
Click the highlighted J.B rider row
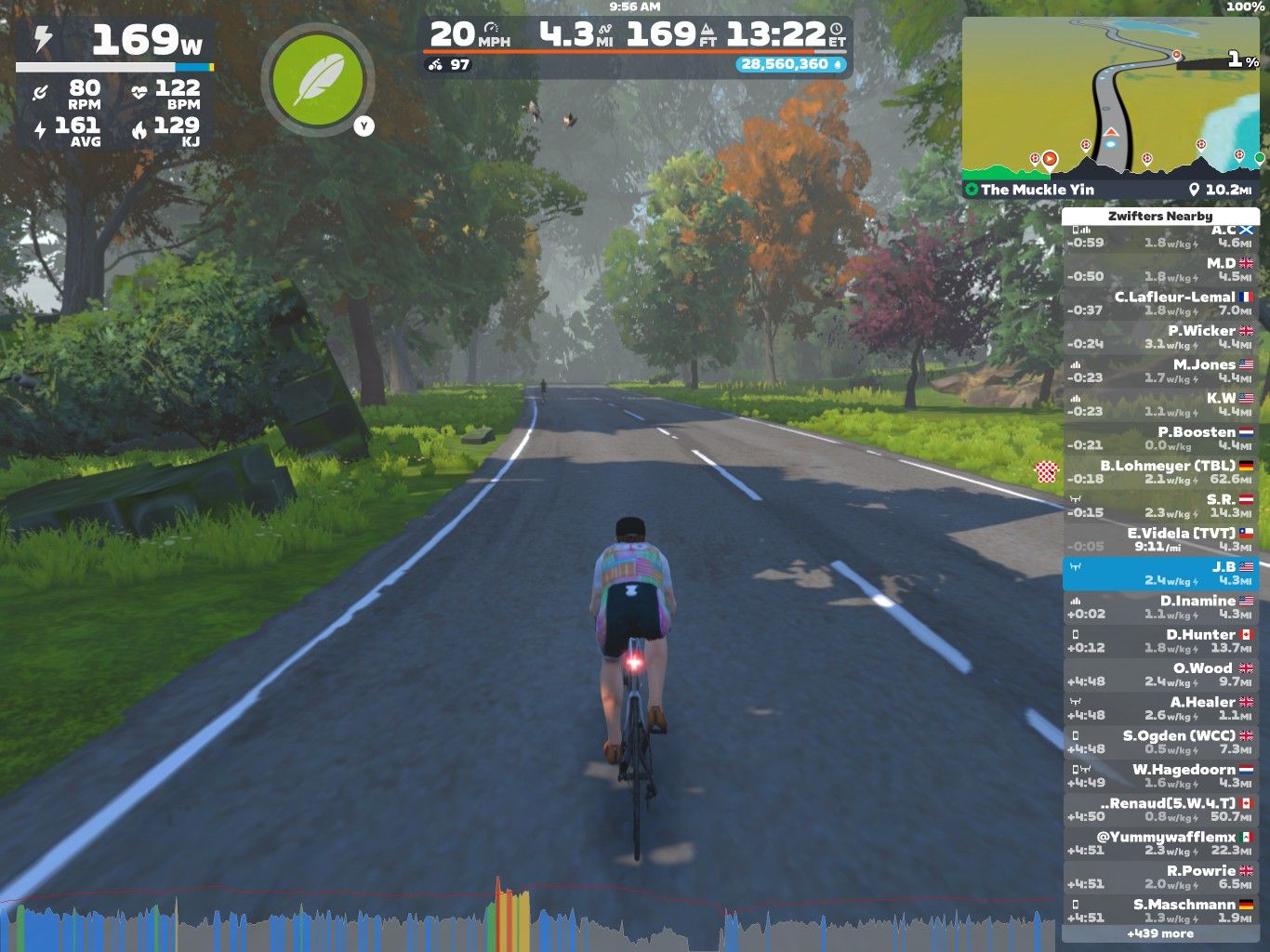point(1160,574)
